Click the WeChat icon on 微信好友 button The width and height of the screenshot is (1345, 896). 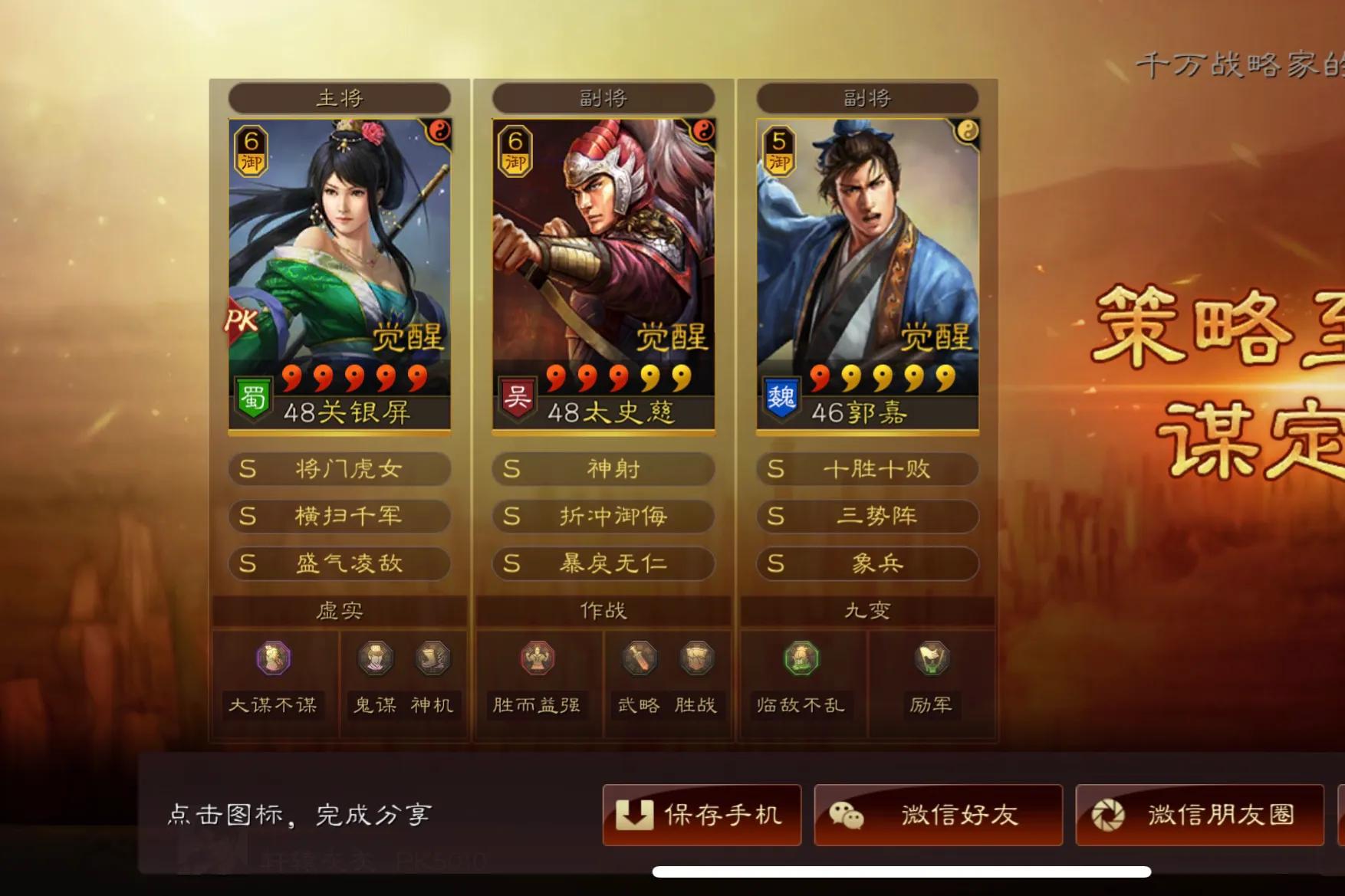pos(847,815)
